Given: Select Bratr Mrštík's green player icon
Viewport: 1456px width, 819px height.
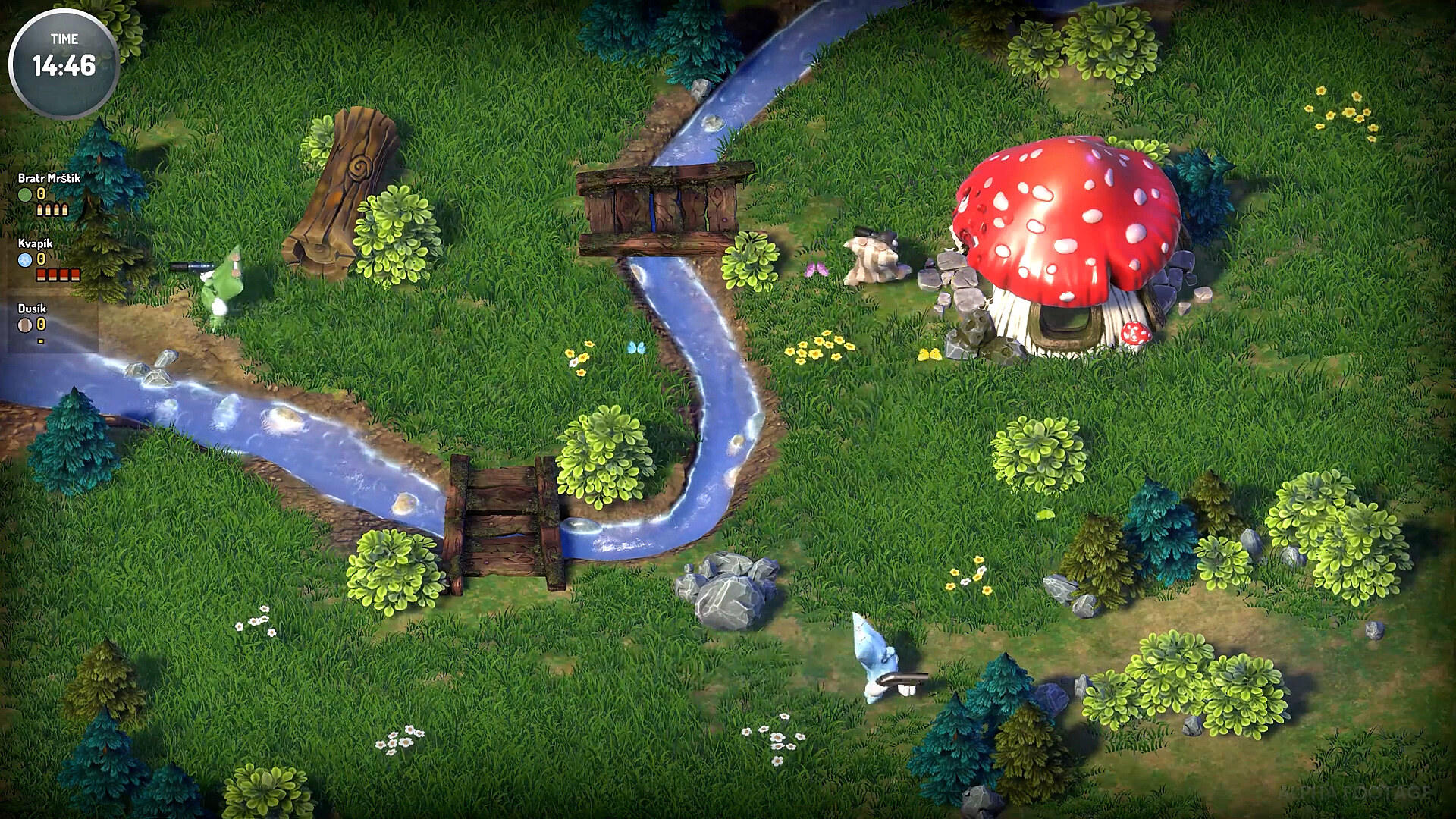Looking at the screenshot, I should click(25, 195).
